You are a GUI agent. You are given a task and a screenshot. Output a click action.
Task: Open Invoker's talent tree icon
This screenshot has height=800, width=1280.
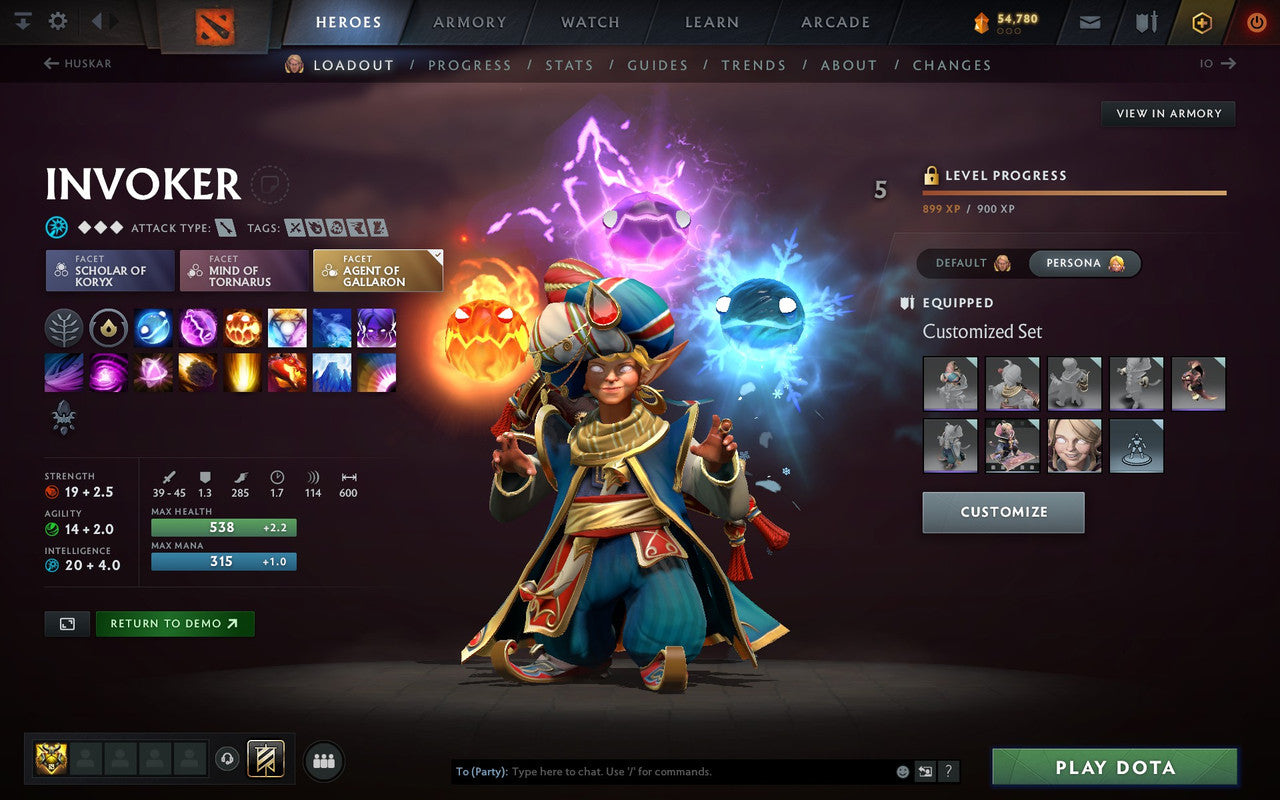coord(64,328)
